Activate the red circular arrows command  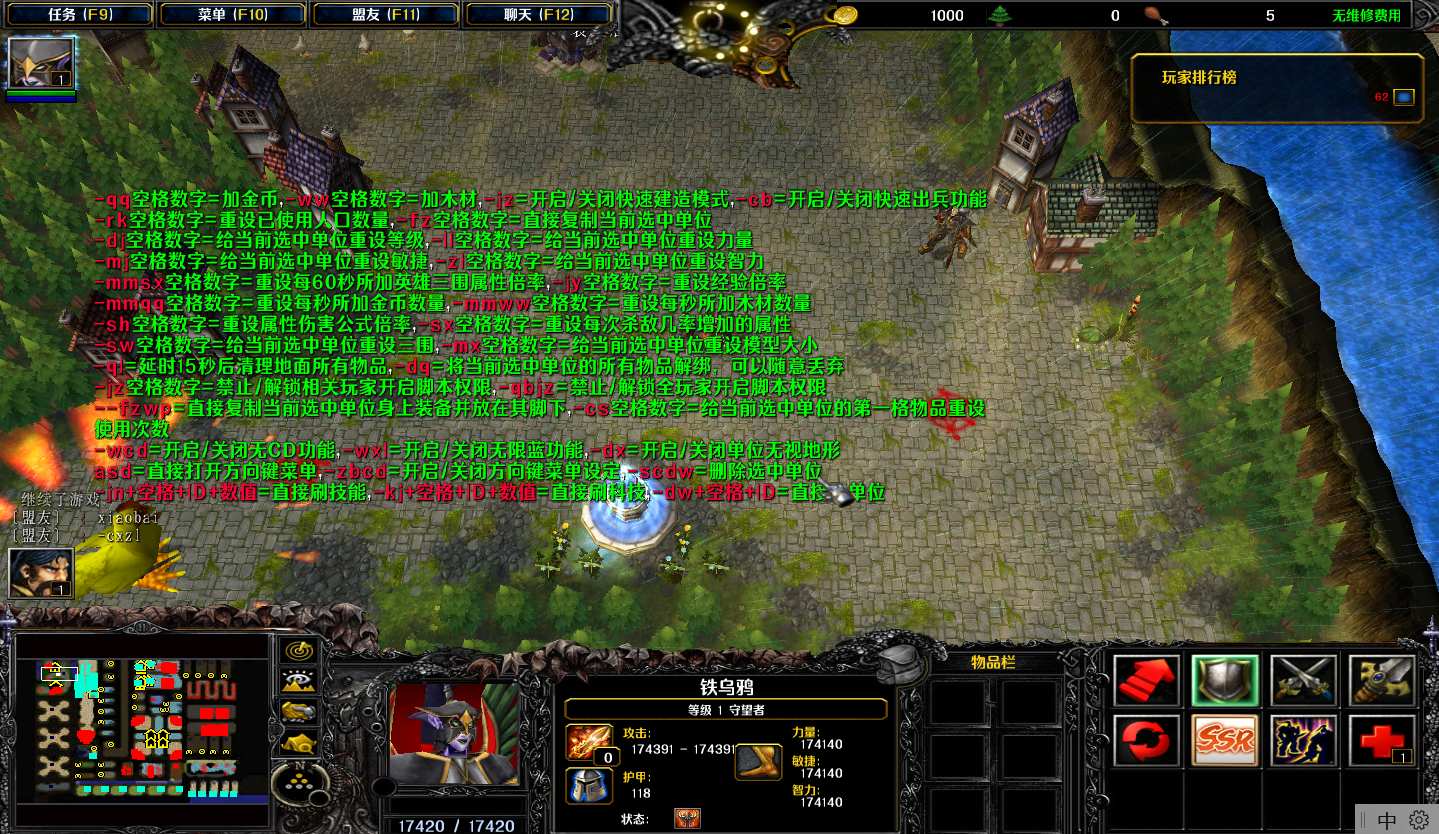click(1146, 742)
